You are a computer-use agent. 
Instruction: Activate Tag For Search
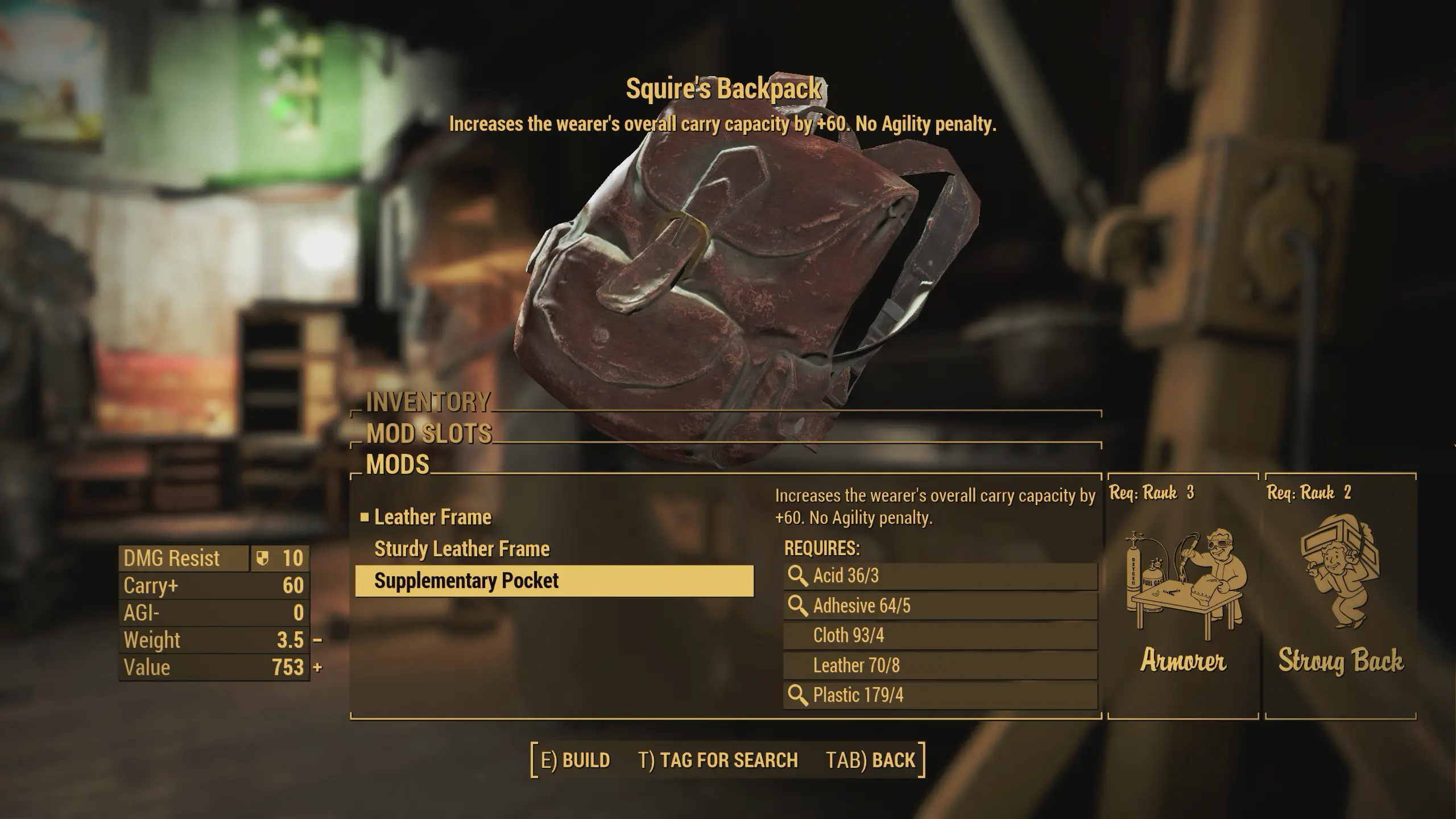point(718,760)
